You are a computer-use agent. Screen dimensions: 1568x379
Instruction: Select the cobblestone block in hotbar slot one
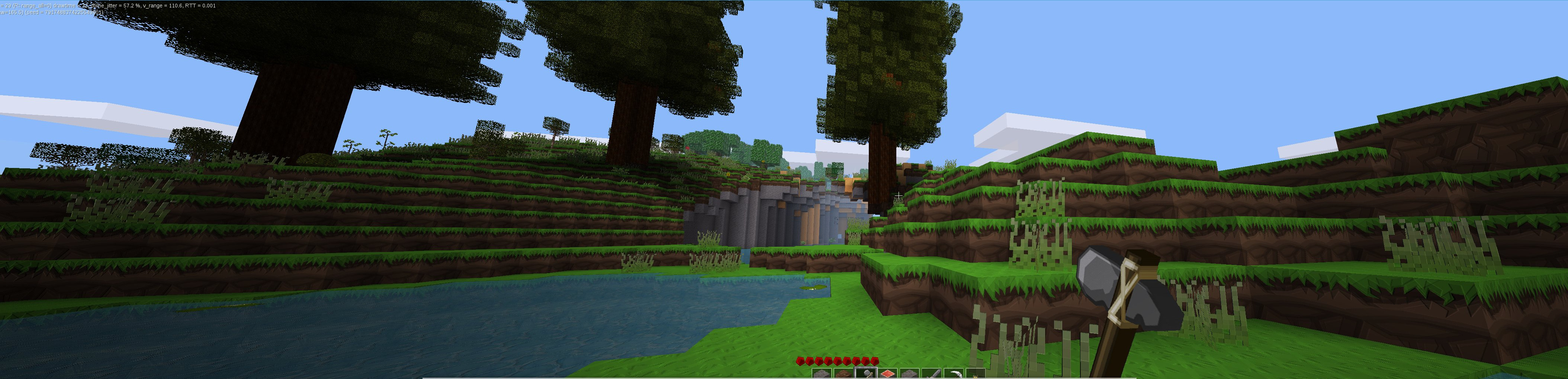click(821, 373)
